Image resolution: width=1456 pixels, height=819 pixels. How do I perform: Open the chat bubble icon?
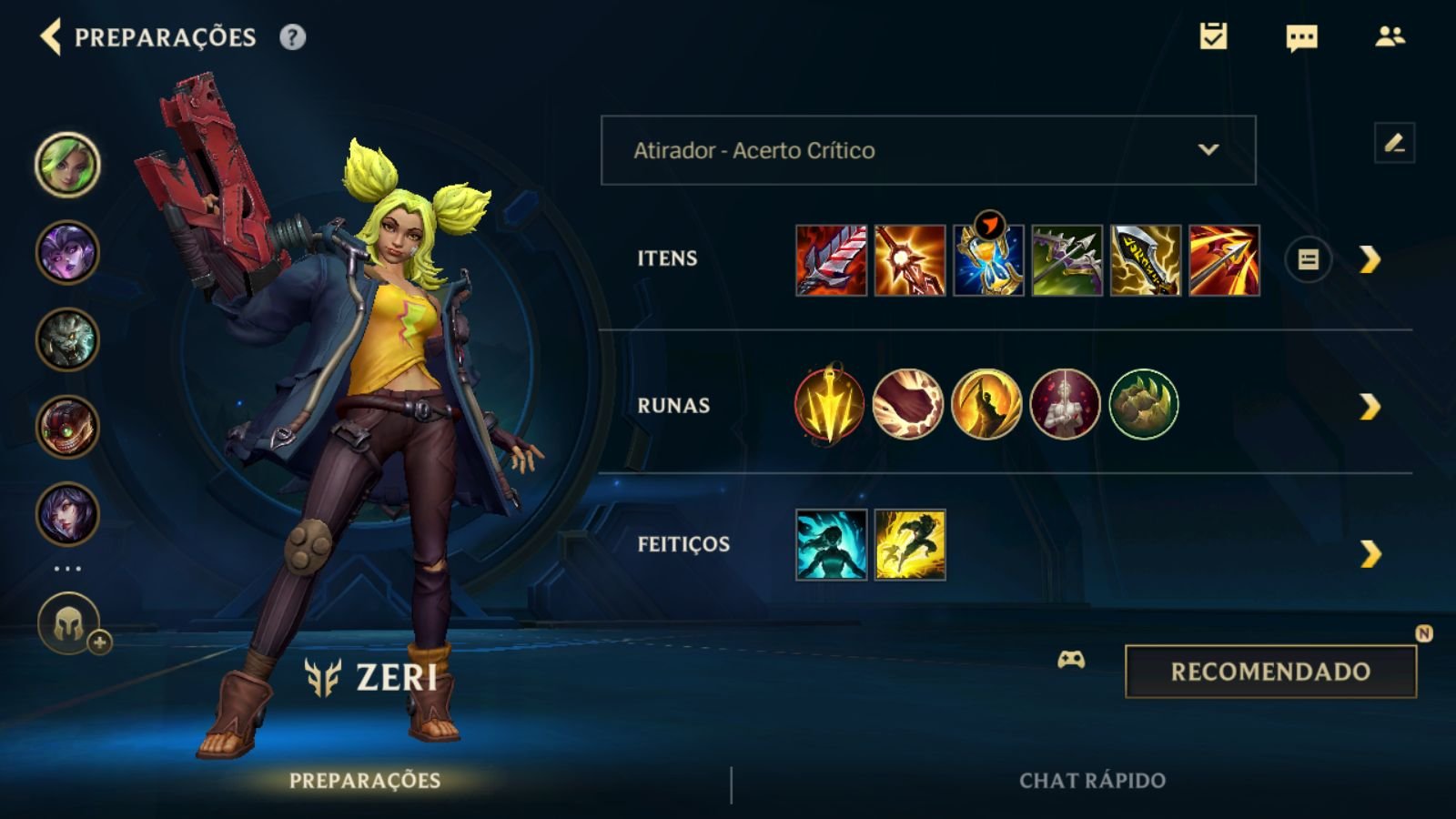click(1301, 37)
